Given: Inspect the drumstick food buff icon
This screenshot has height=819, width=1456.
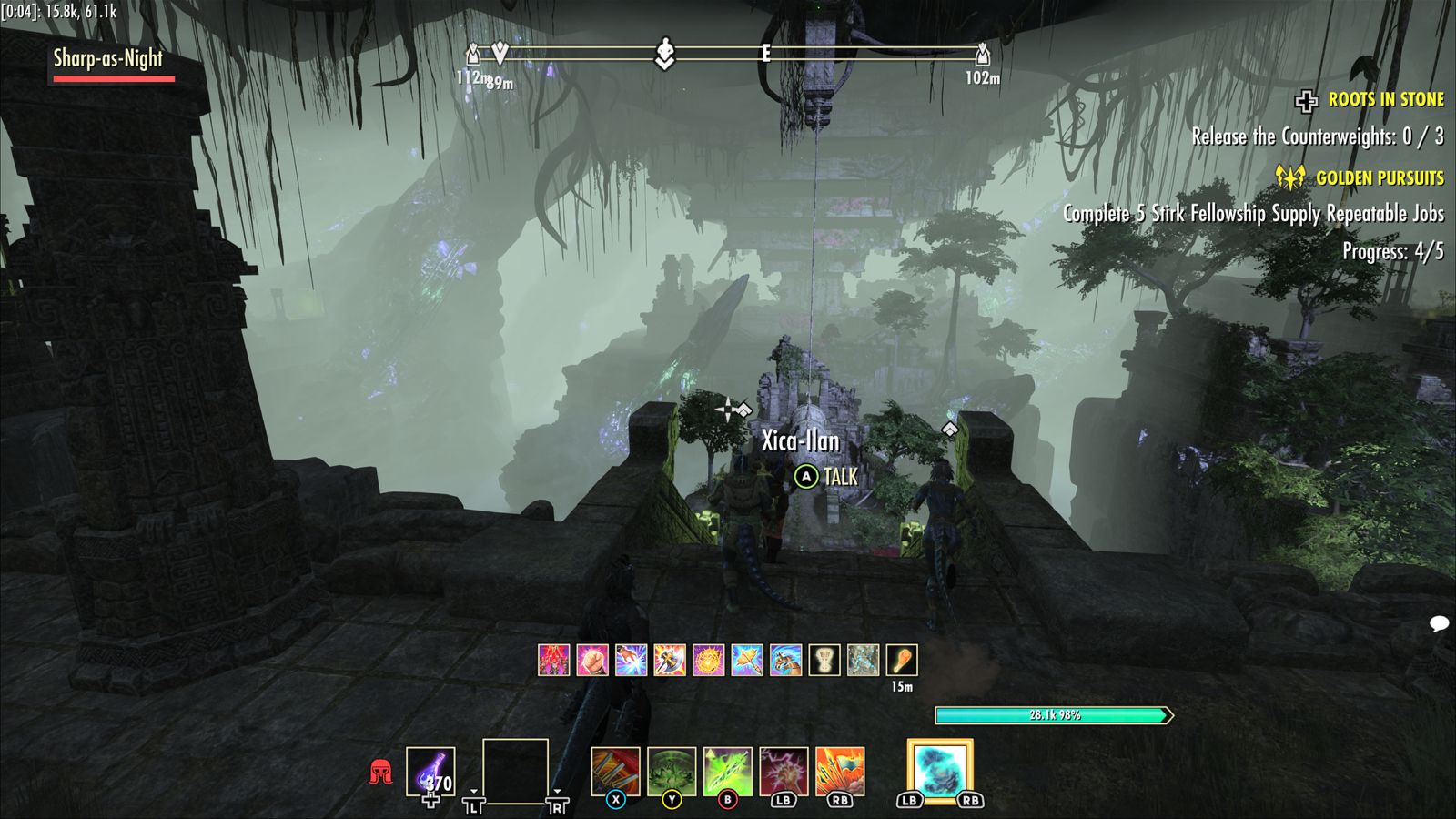Looking at the screenshot, I should 902,660.
